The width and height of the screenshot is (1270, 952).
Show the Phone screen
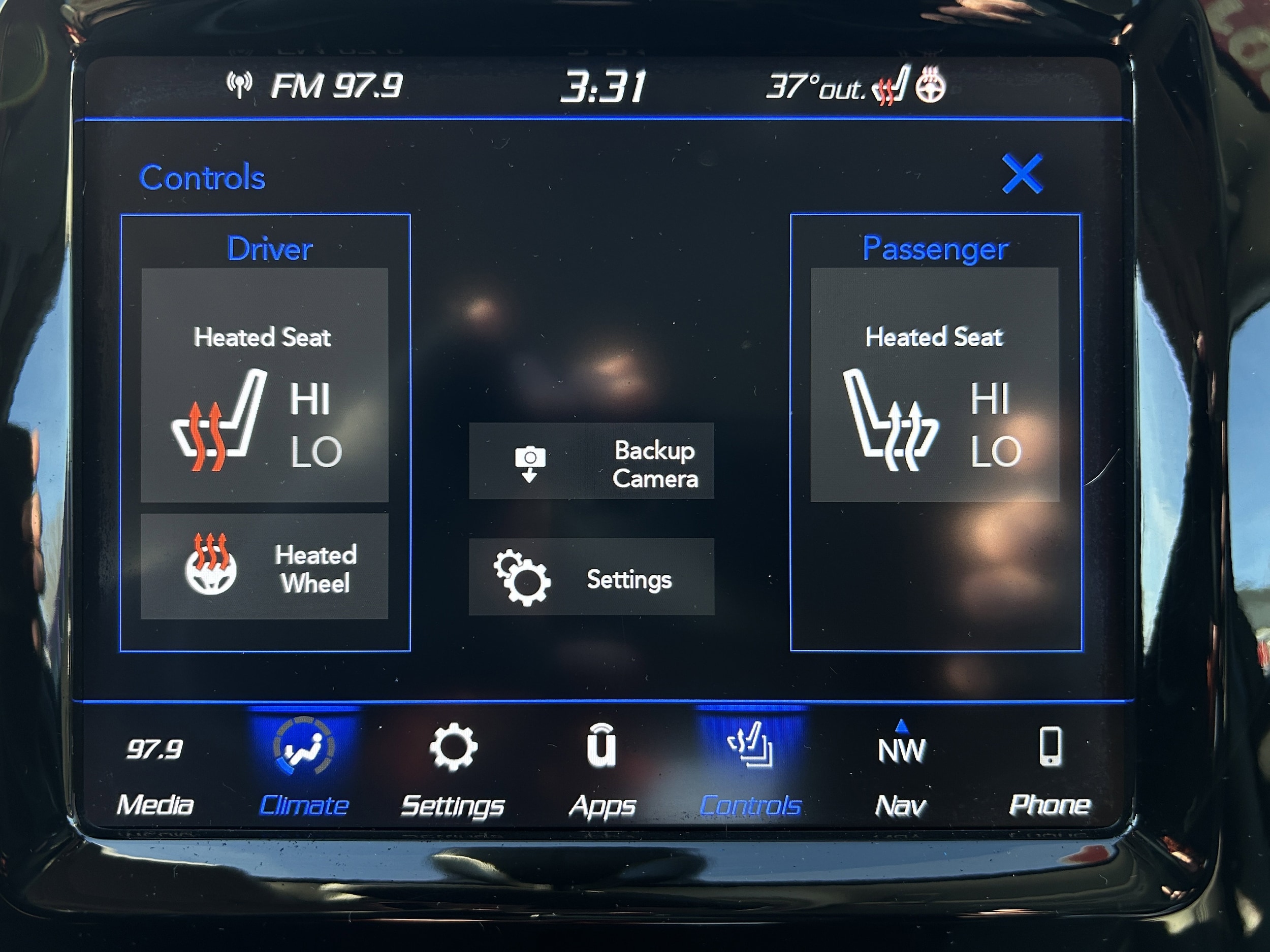1050,771
